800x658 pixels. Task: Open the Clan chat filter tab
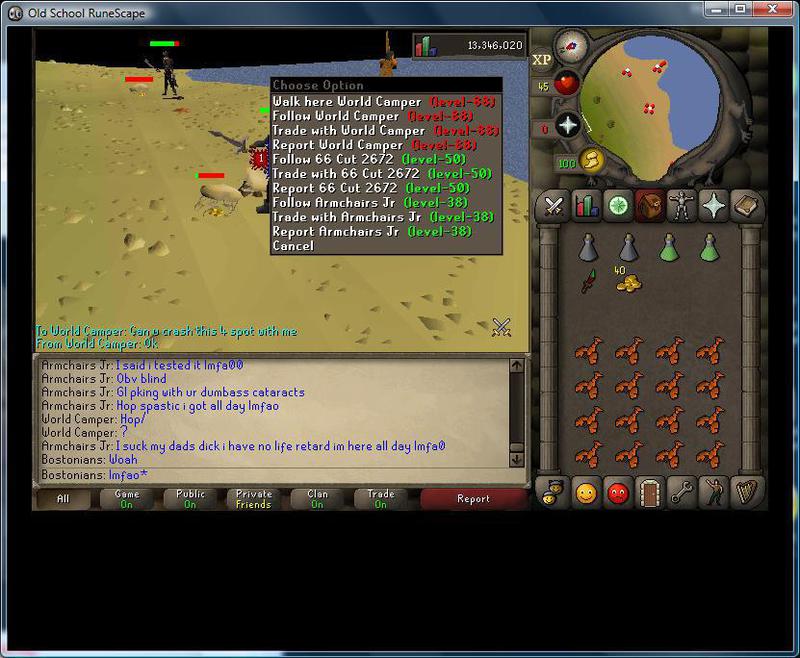(x=317, y=498)
